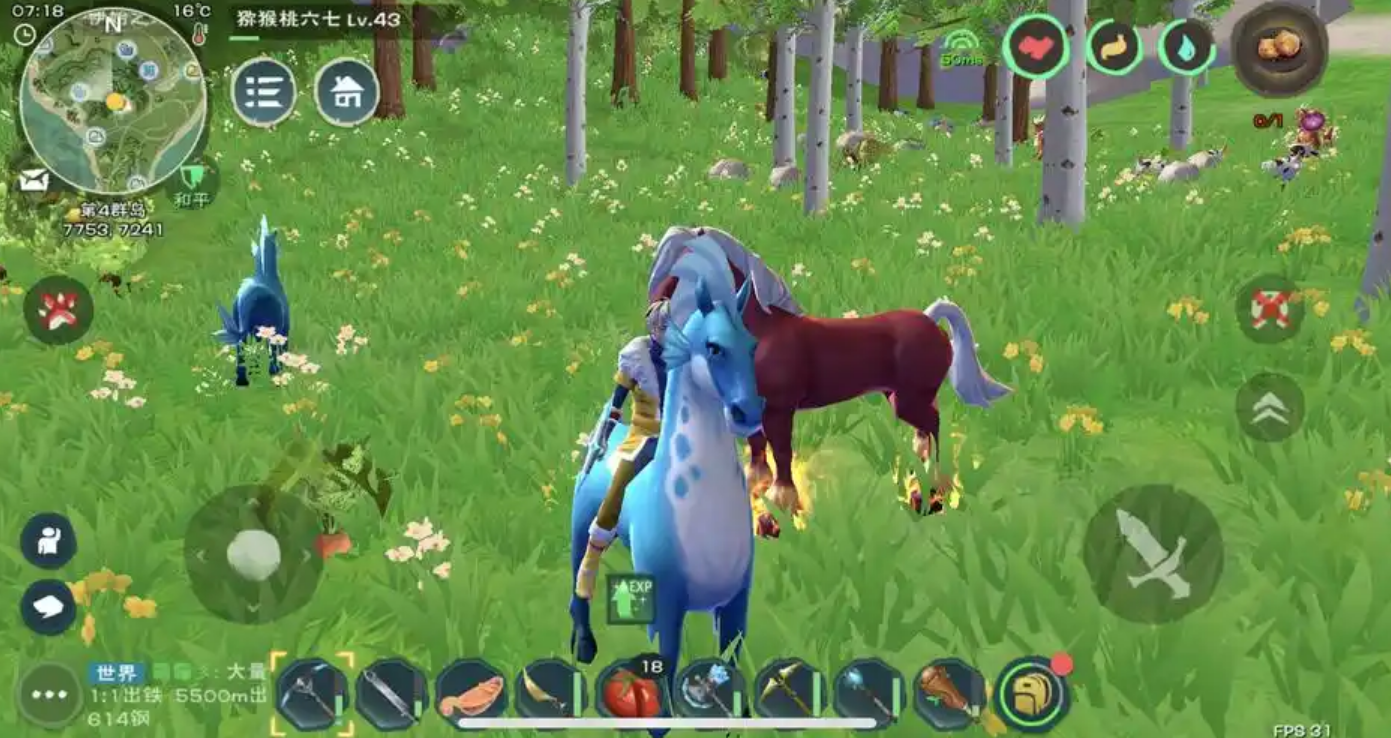This screenshot has height=738, width=1391.
Task: Open the speech bubble chat button
Action: (48, 607)
